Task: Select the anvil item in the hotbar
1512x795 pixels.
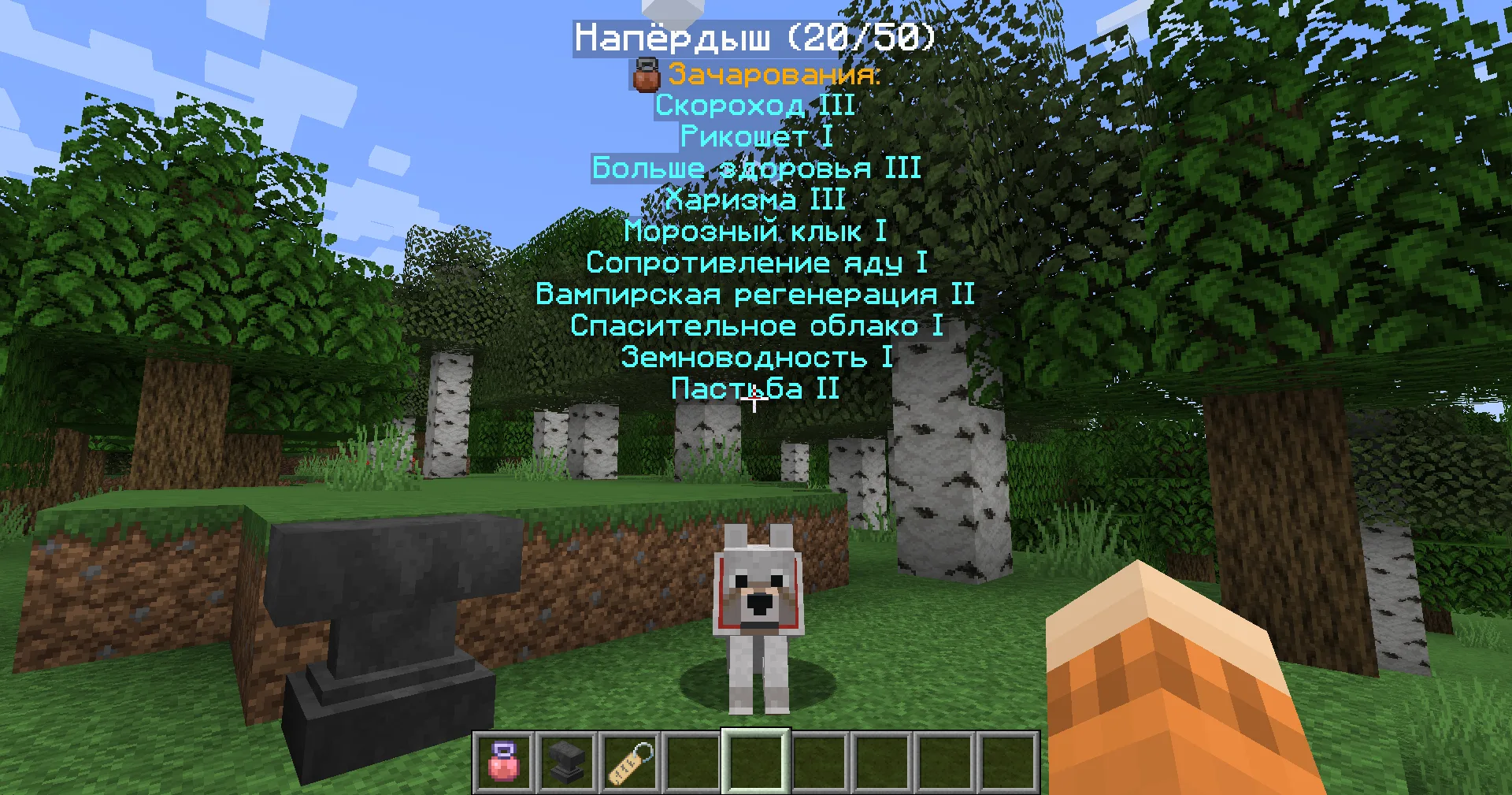Action: pos(568,763)
